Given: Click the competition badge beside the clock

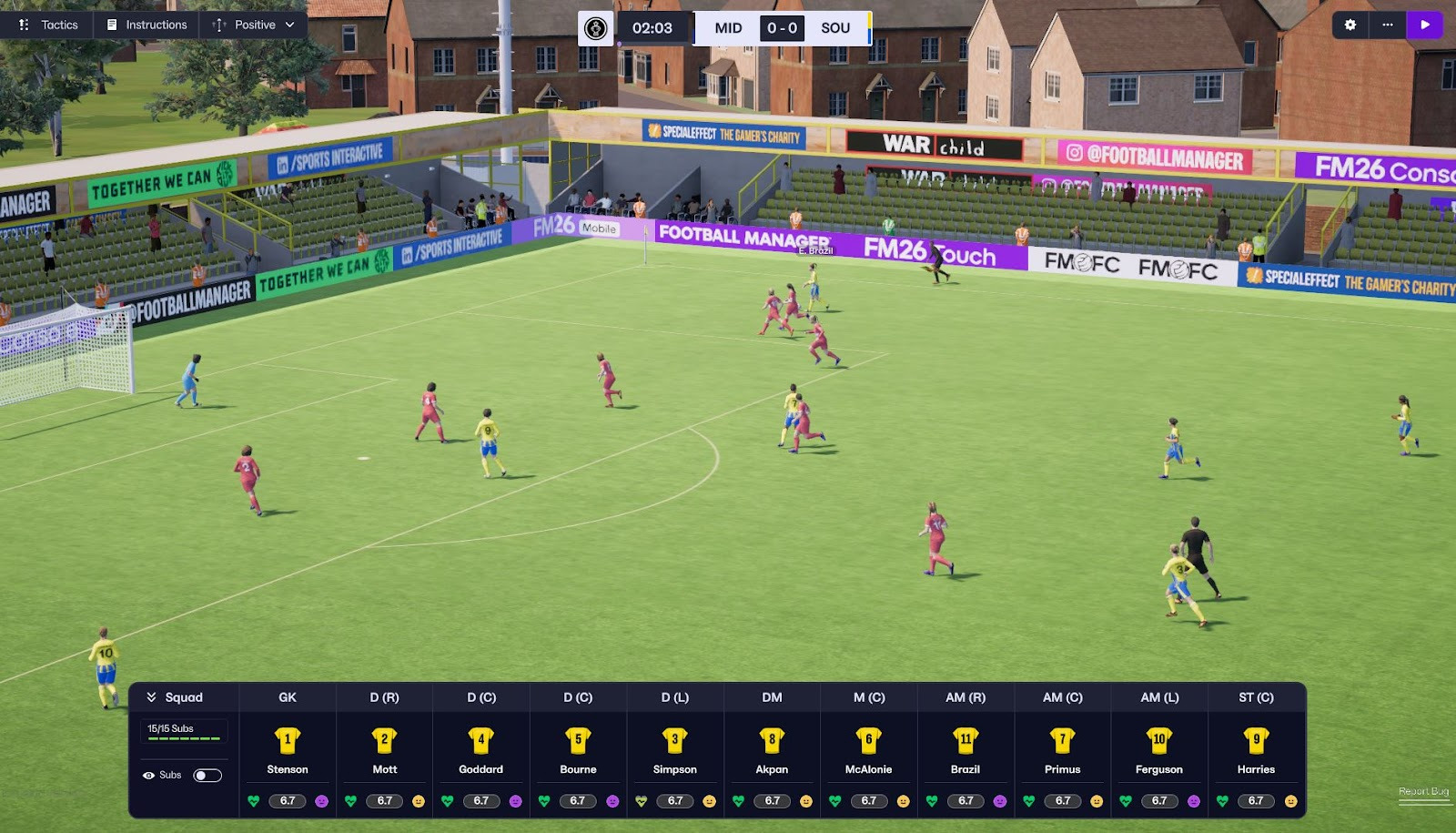Looking at the screenshot, I should tap(596, 28).
